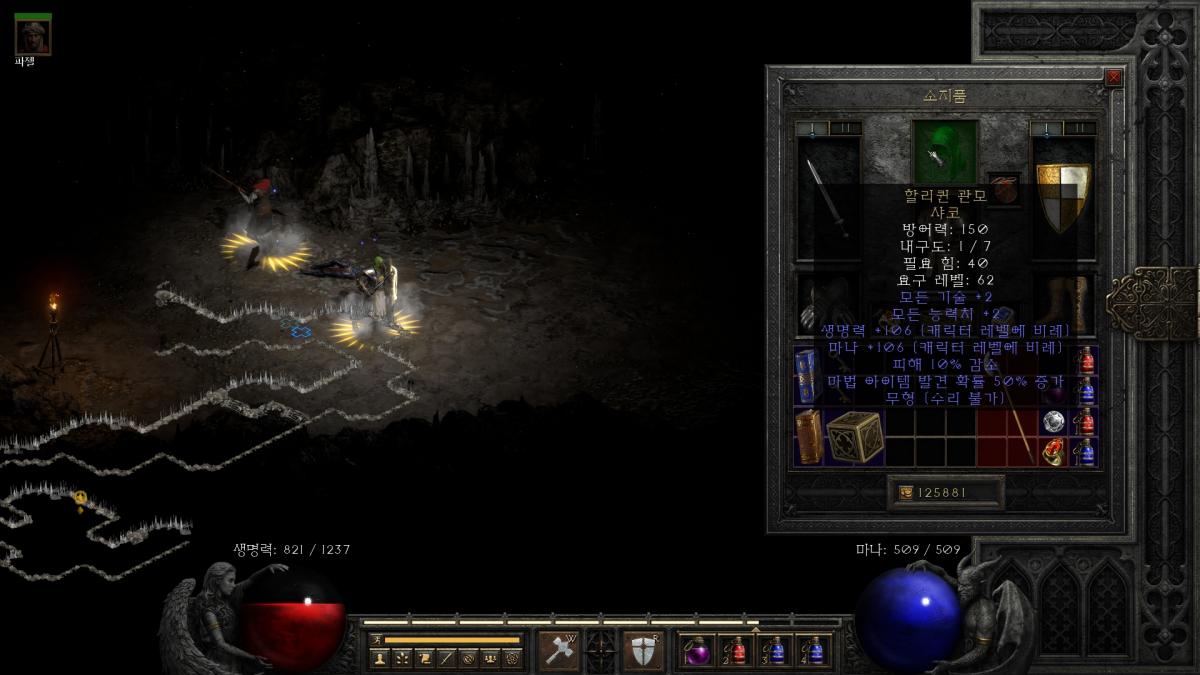
Task: Toggle the run/walk button beside the stamina bar
Action: pos(377,639)
